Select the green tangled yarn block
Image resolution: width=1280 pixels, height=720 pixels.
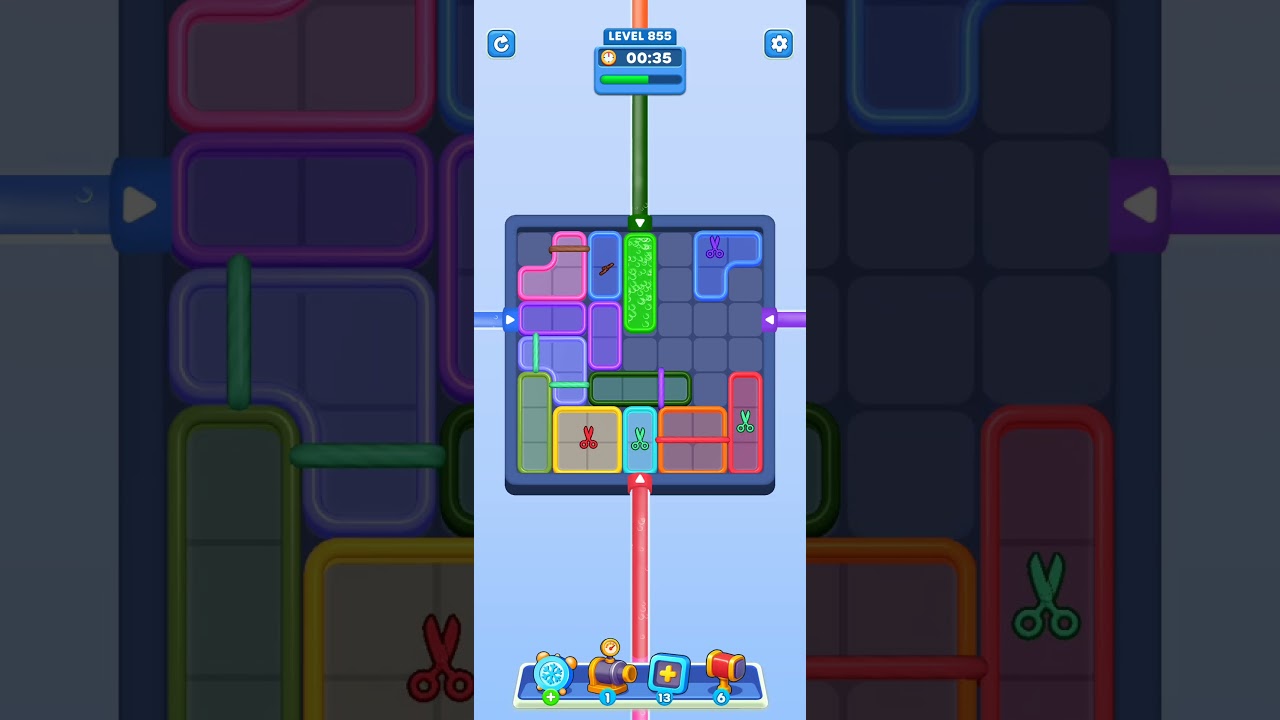[x=640, y=285]
